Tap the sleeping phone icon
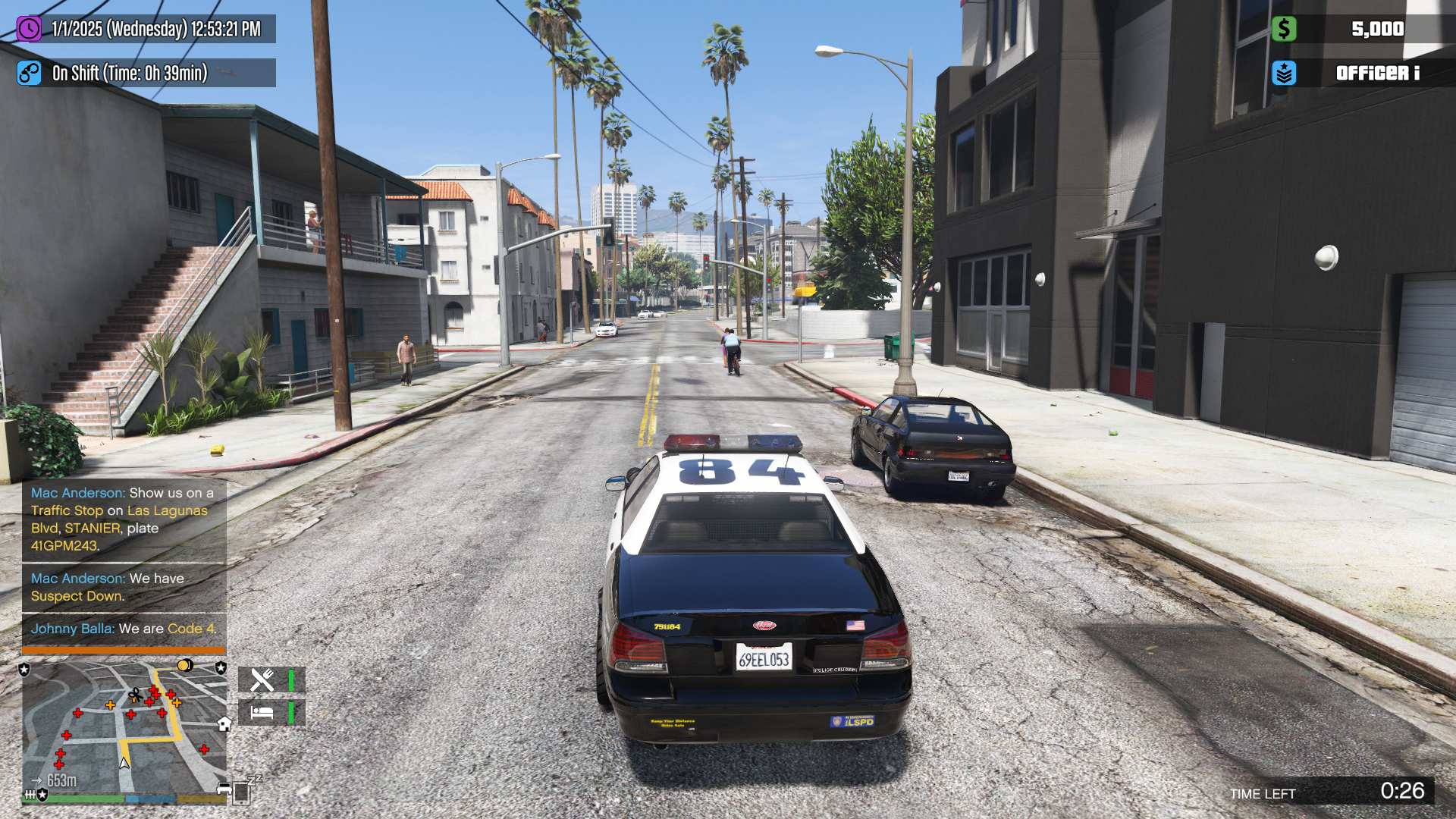Screen dimensions: 1456x819 pyautogui.click(x=242, y=792)
